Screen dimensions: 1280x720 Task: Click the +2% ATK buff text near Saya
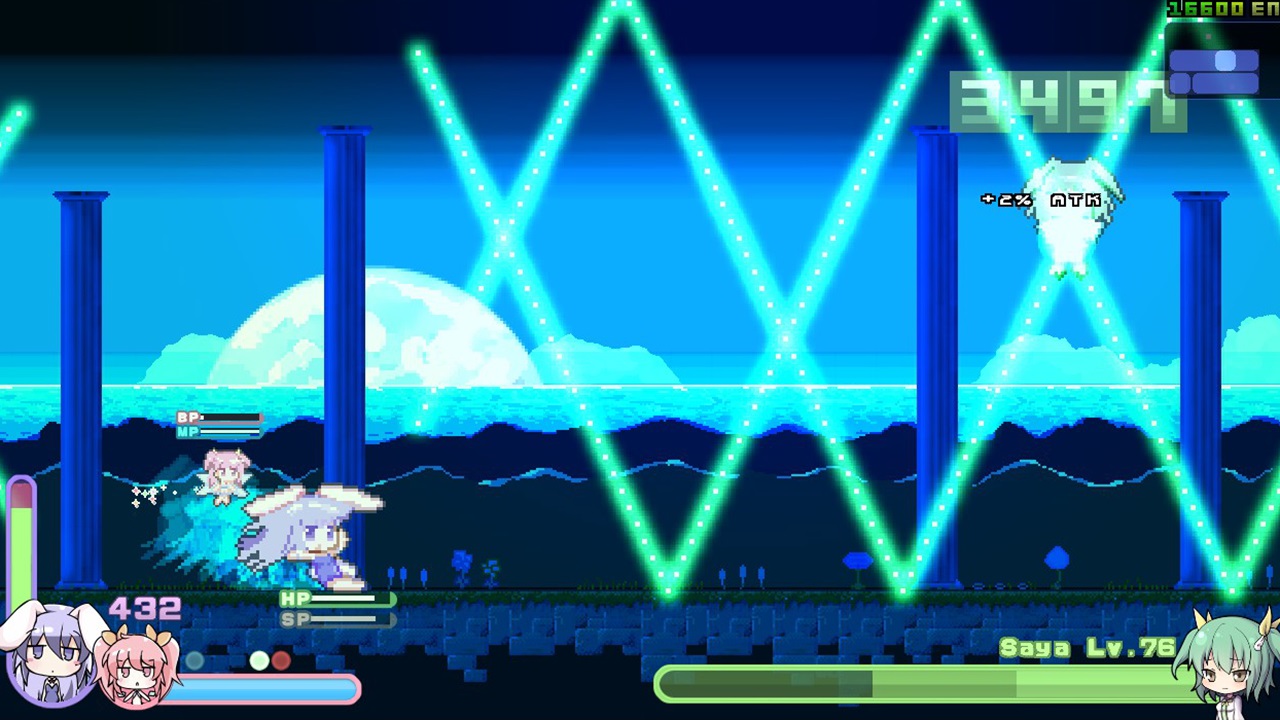pos(1040,198)
